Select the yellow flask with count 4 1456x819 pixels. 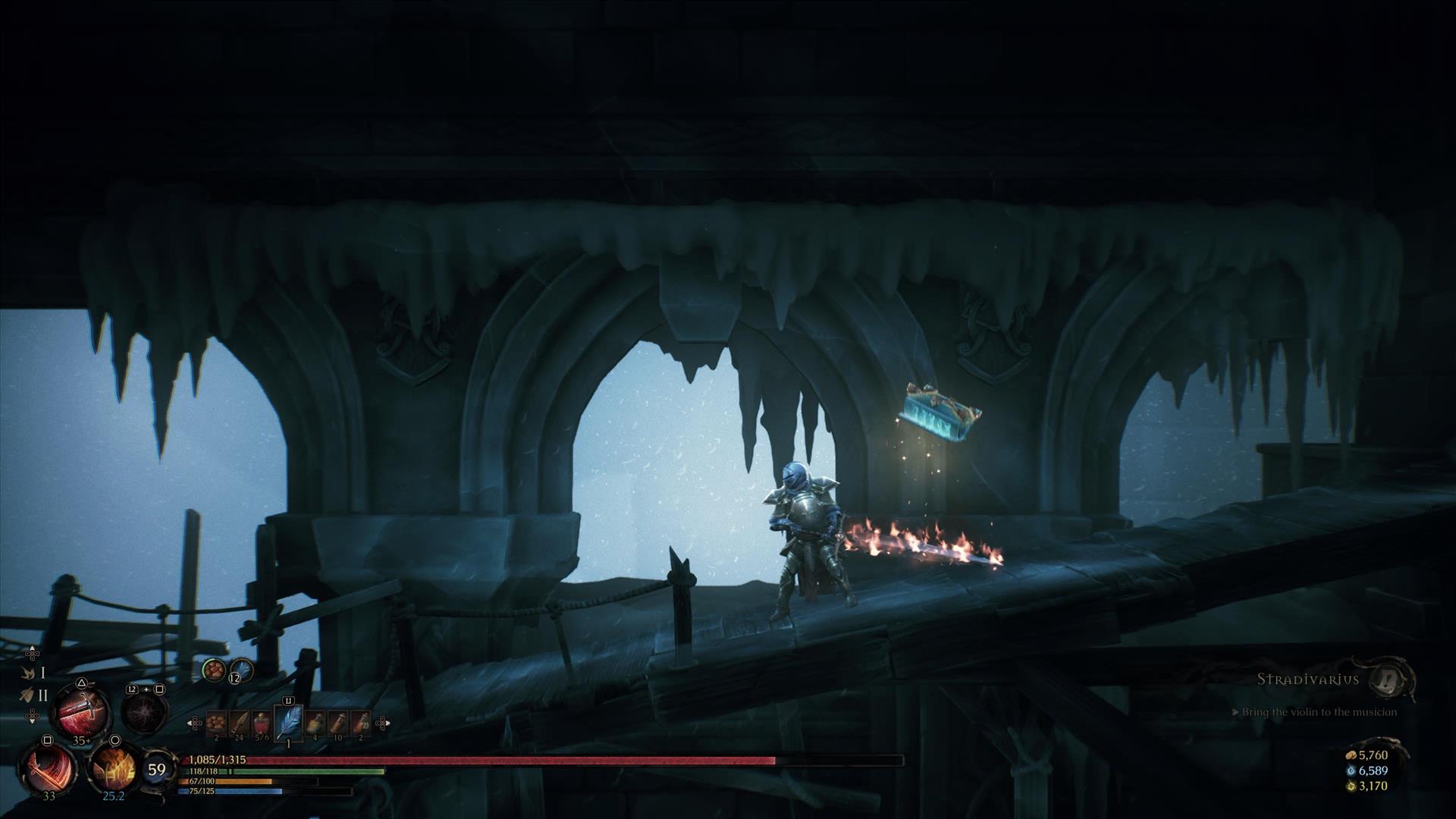coord(315,723)
